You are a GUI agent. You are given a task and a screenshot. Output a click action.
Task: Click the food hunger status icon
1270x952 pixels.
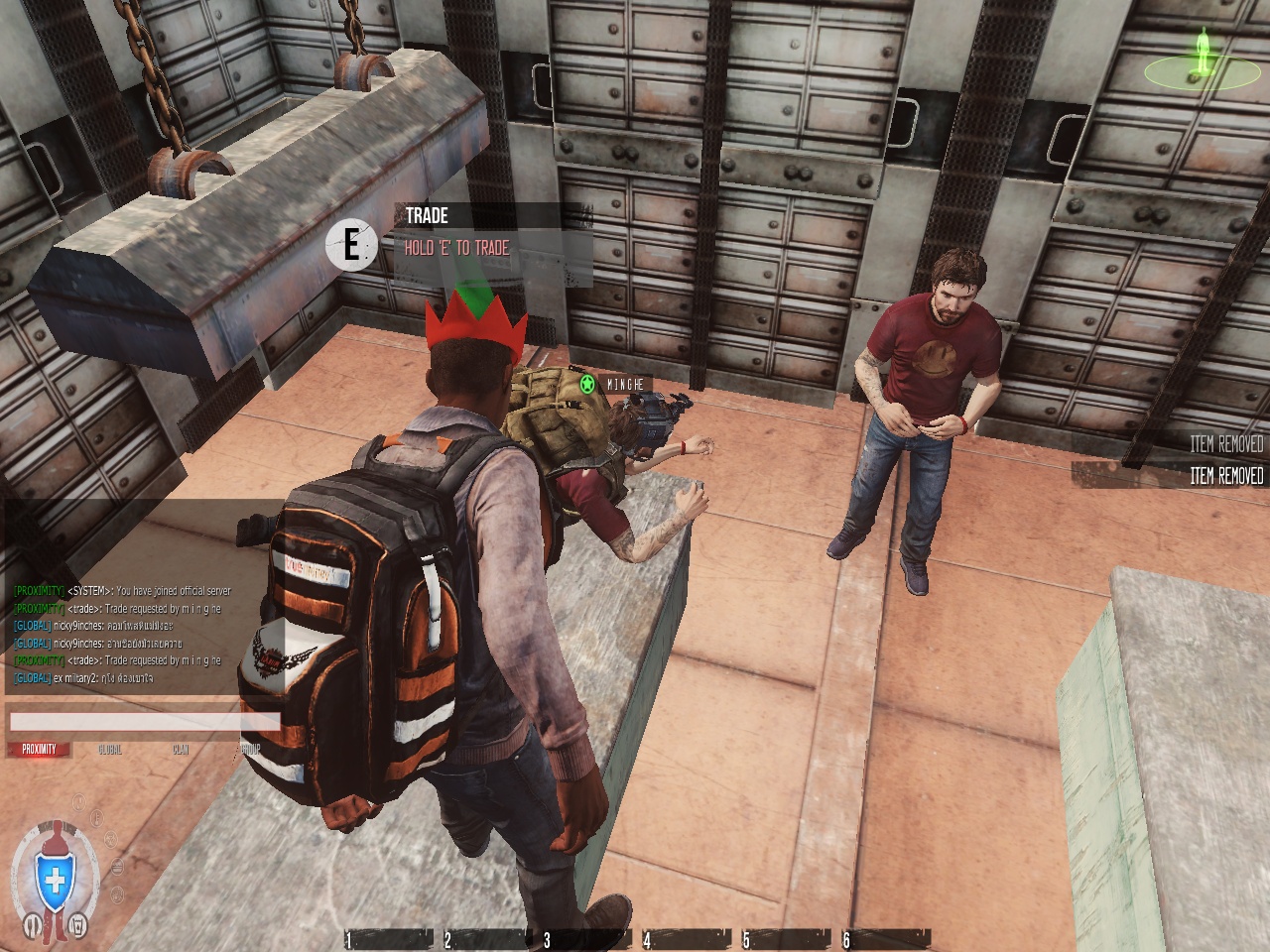point(32,926)
